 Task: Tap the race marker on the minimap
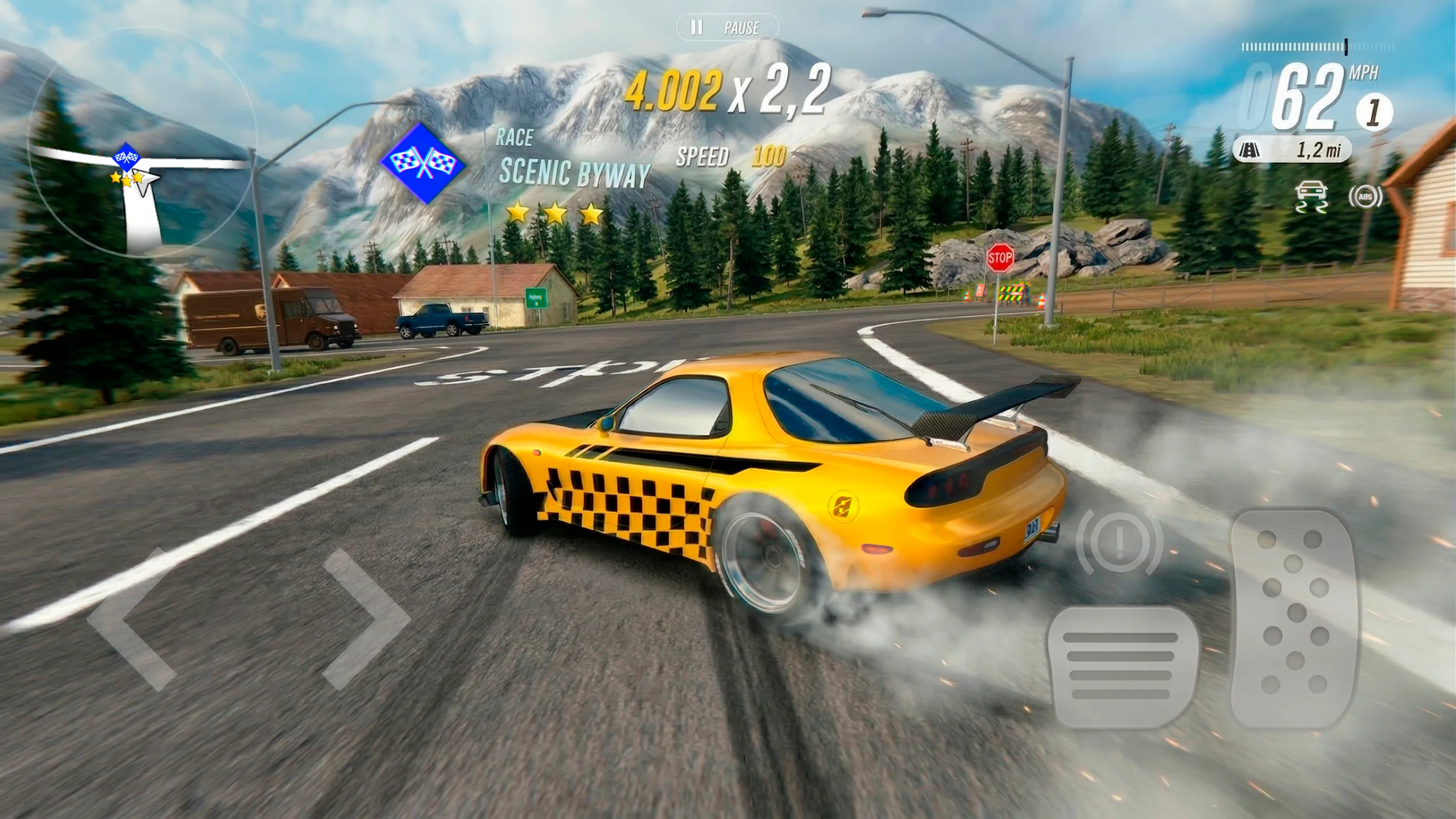tap(126, 155)
